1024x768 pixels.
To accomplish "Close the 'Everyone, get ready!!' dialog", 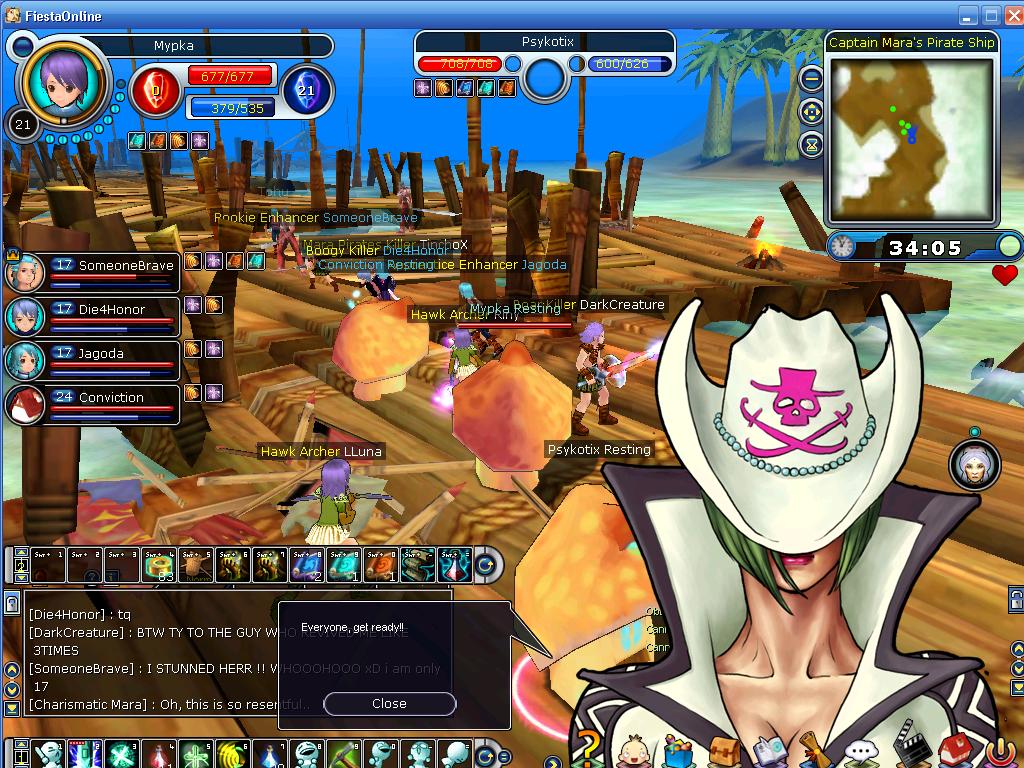I will click(389, 704).
